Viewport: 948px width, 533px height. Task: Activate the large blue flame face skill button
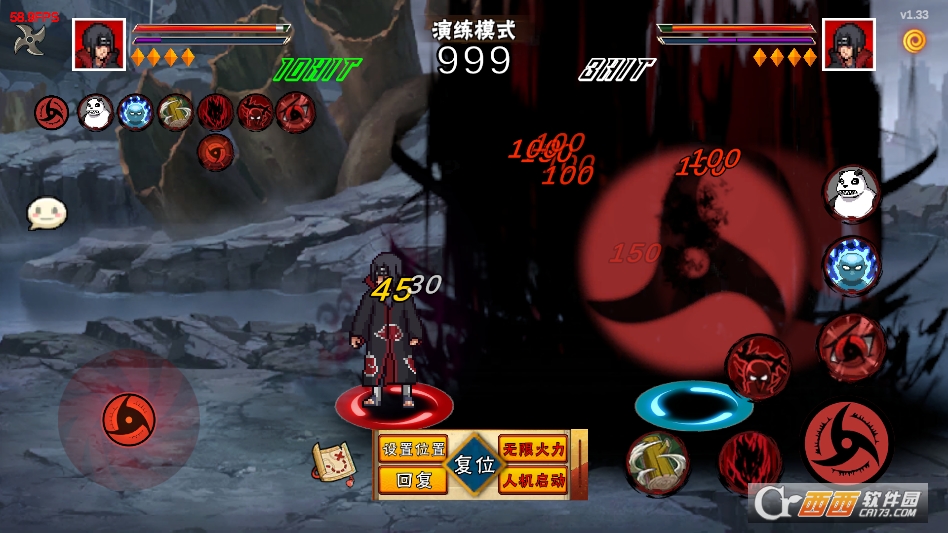[851, 266]
